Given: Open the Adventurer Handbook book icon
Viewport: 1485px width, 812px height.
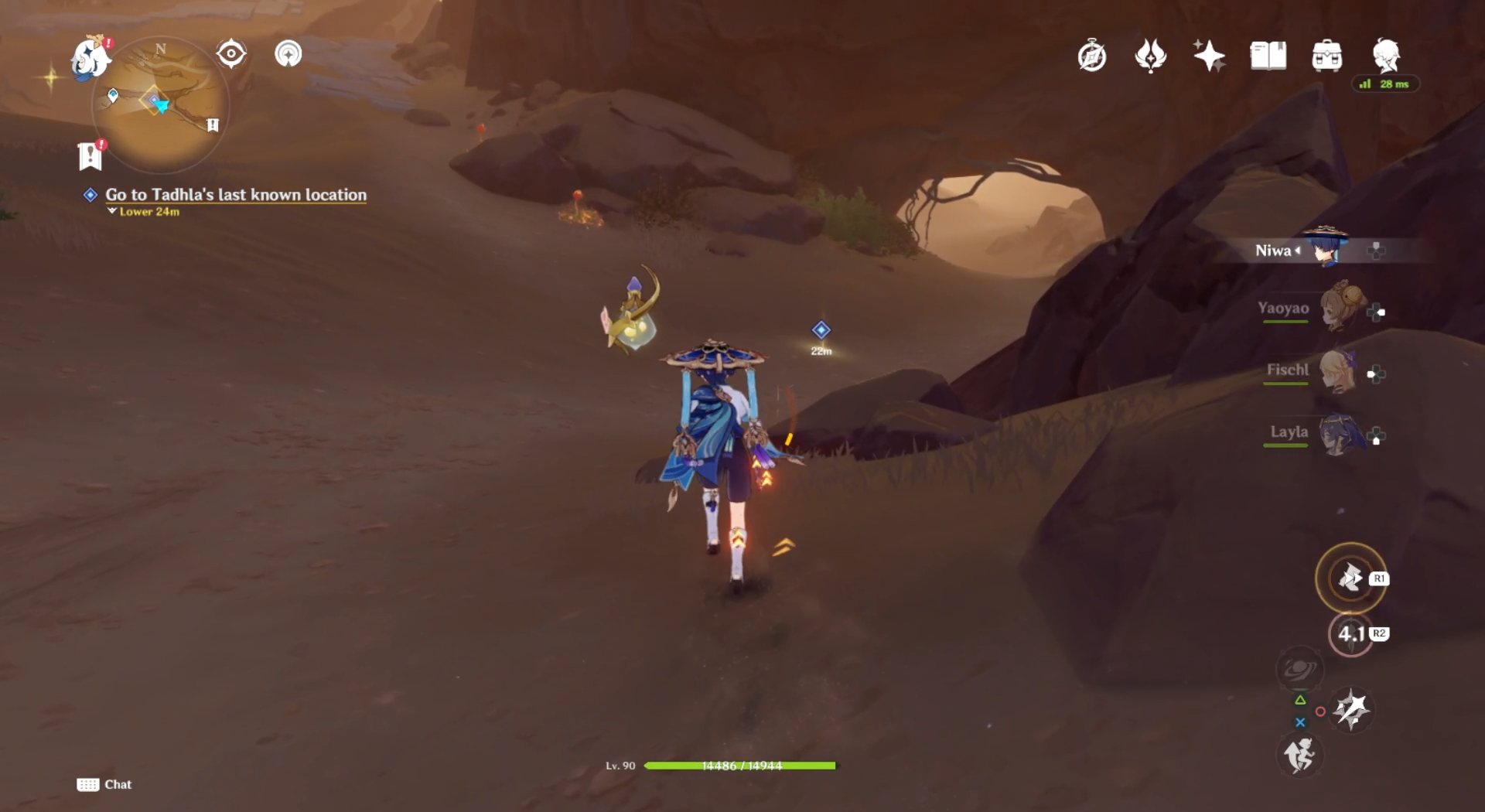Looking at the screenshot, I should pyautogui.click(x=1268, y=56).
